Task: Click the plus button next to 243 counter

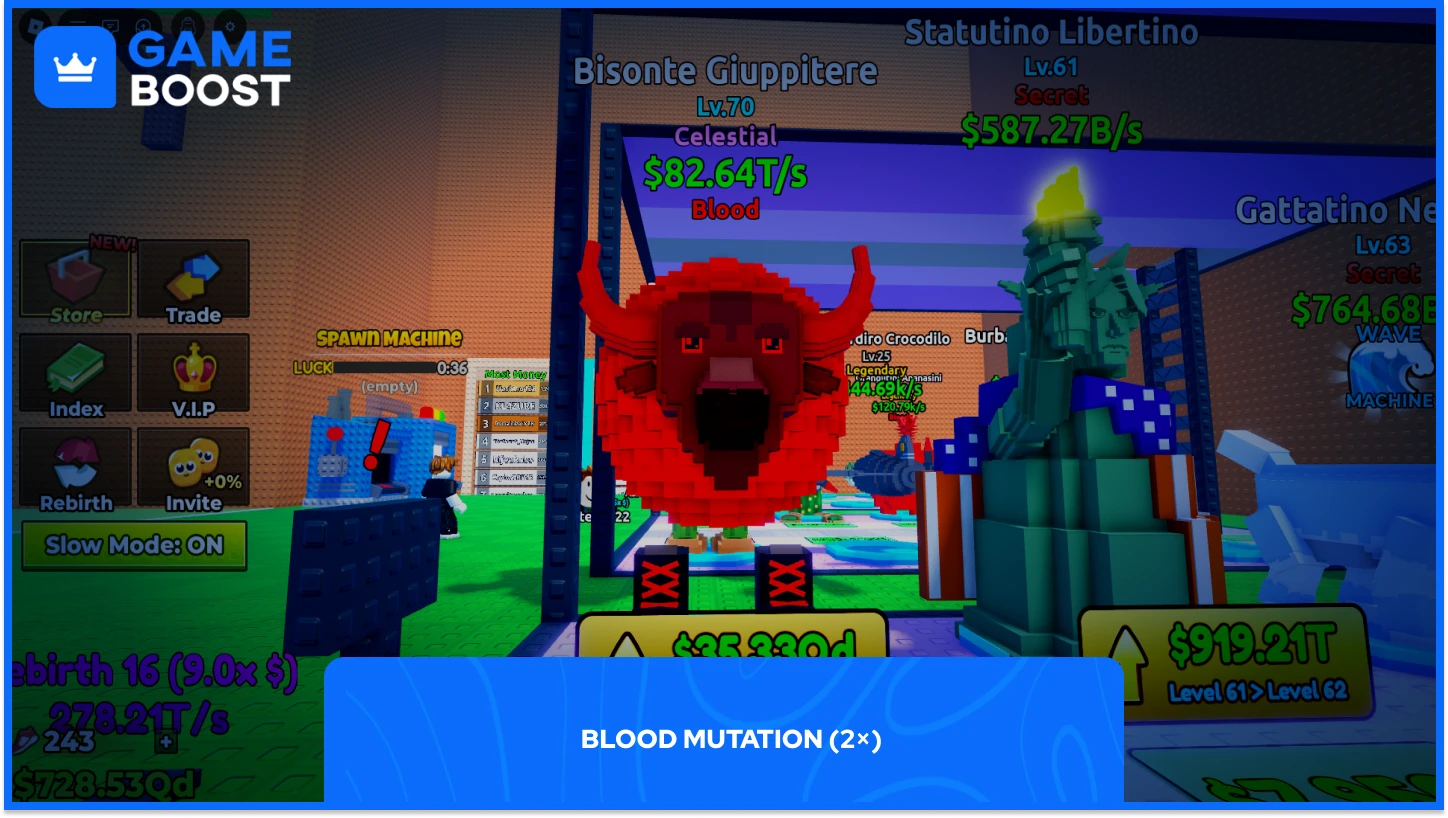Action: pyautogui.click(x=166, y=743)
